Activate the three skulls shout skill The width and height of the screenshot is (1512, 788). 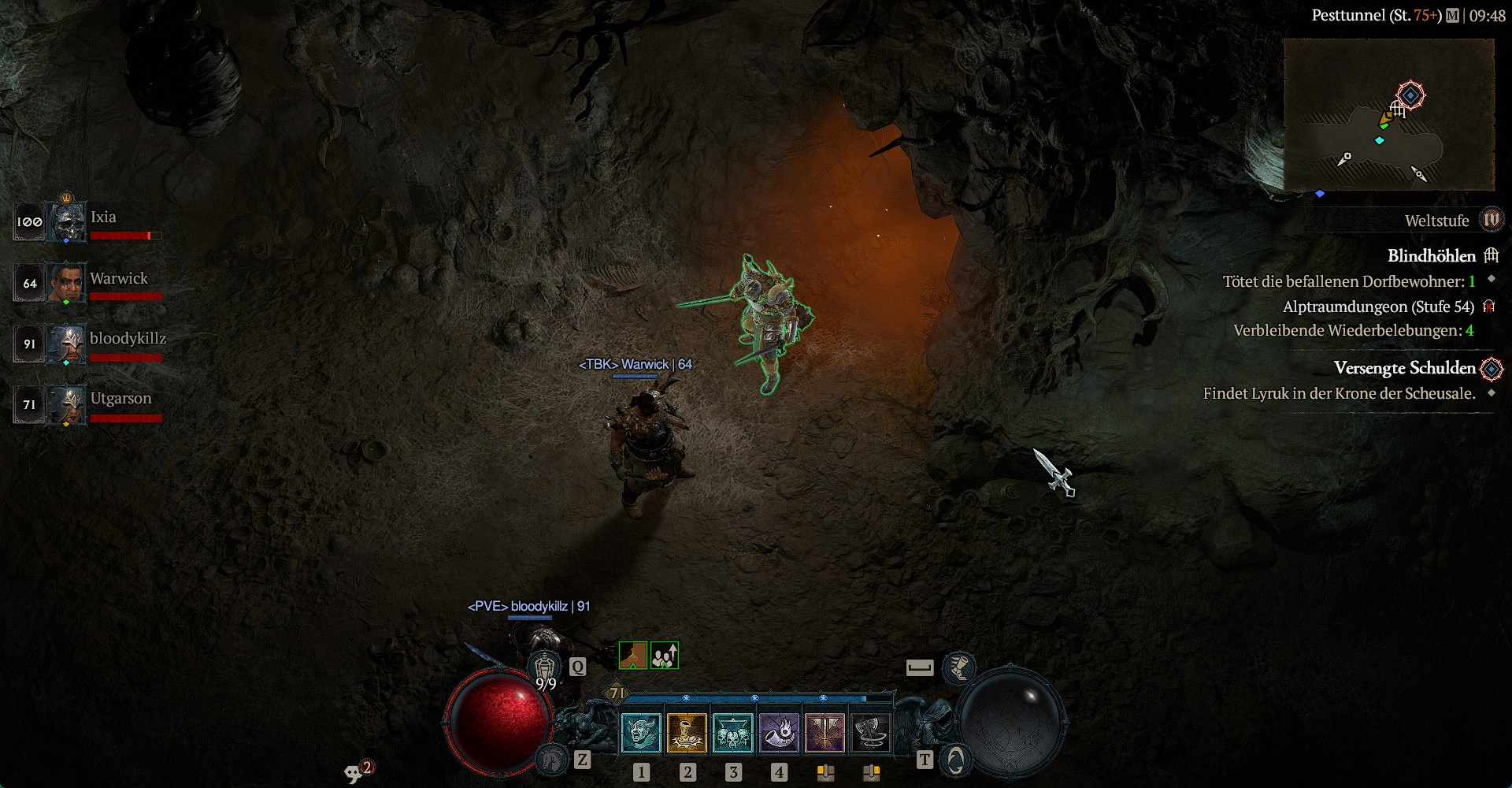coord(732,733)
